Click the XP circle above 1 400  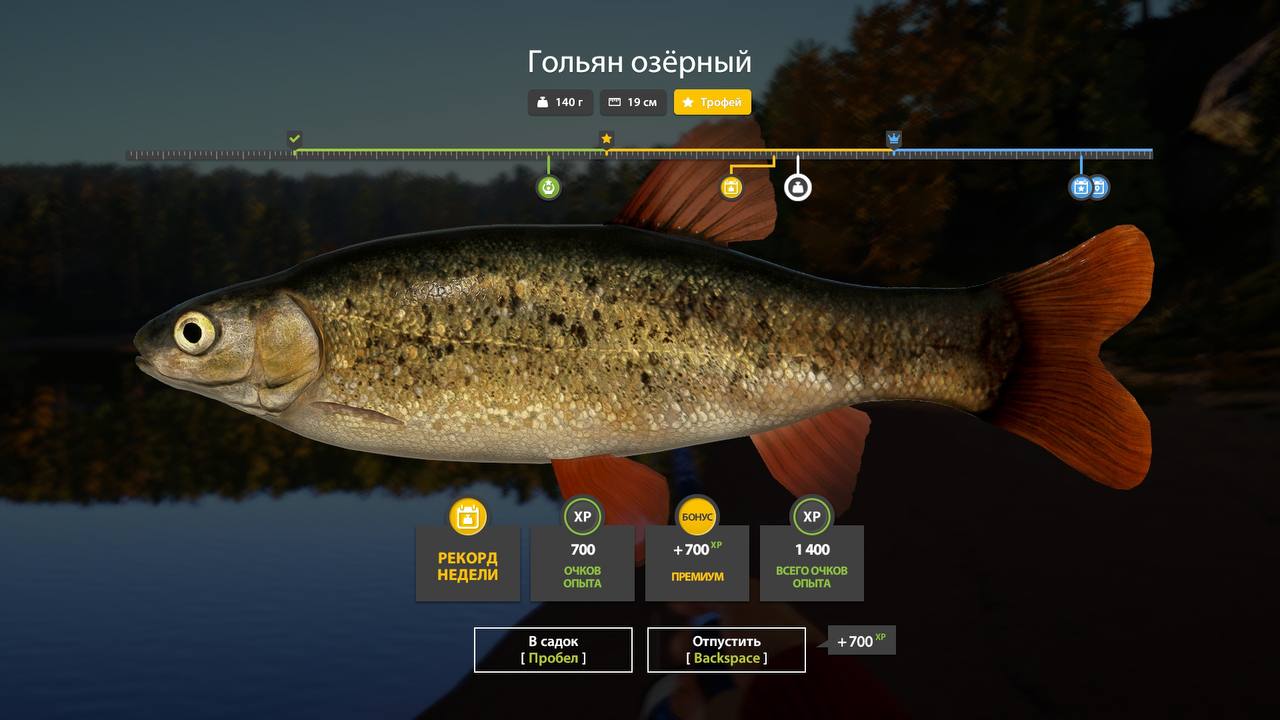coord(812,516)
